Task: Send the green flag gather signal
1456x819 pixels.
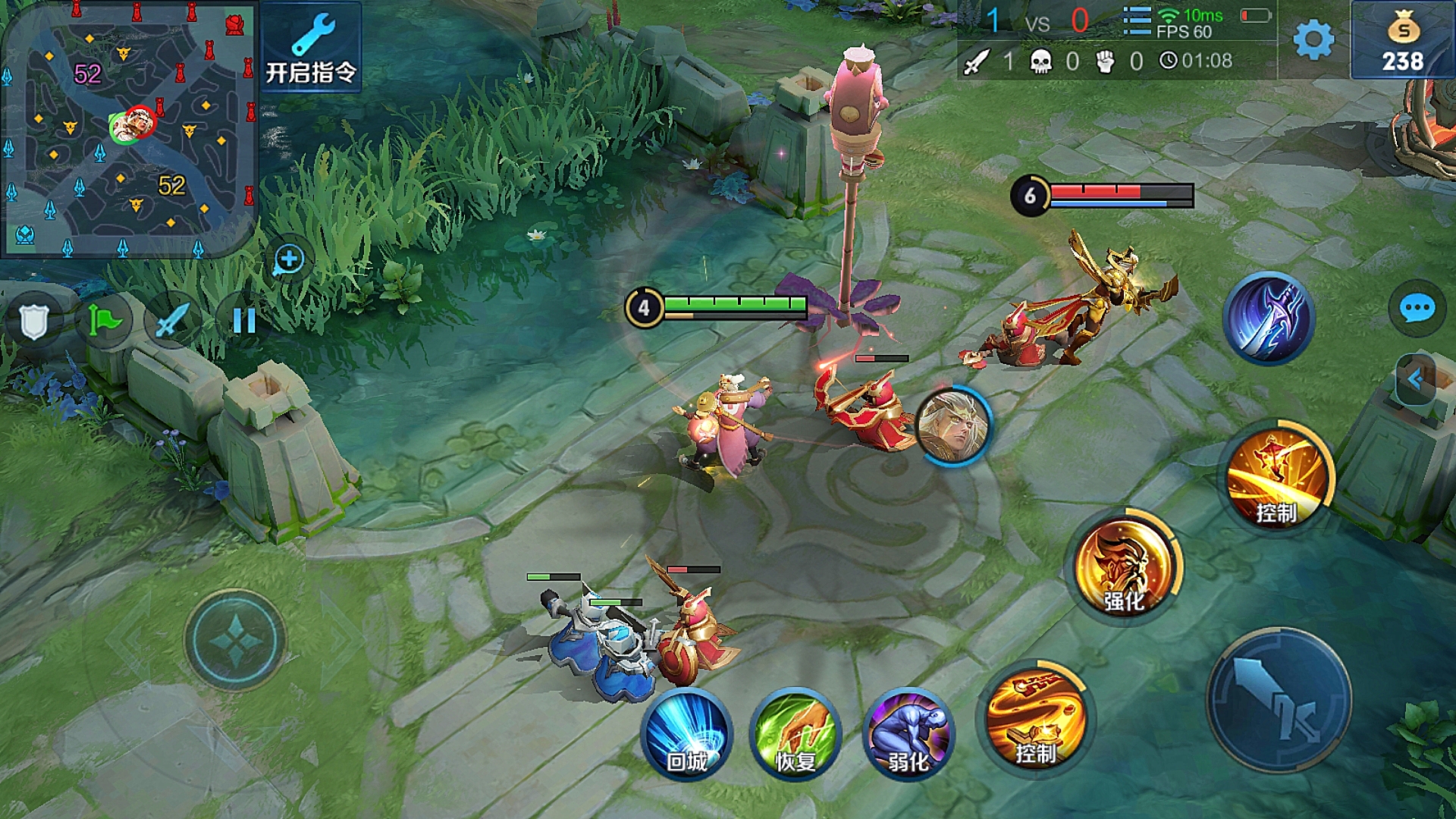Action: click(x=105, y=320)
